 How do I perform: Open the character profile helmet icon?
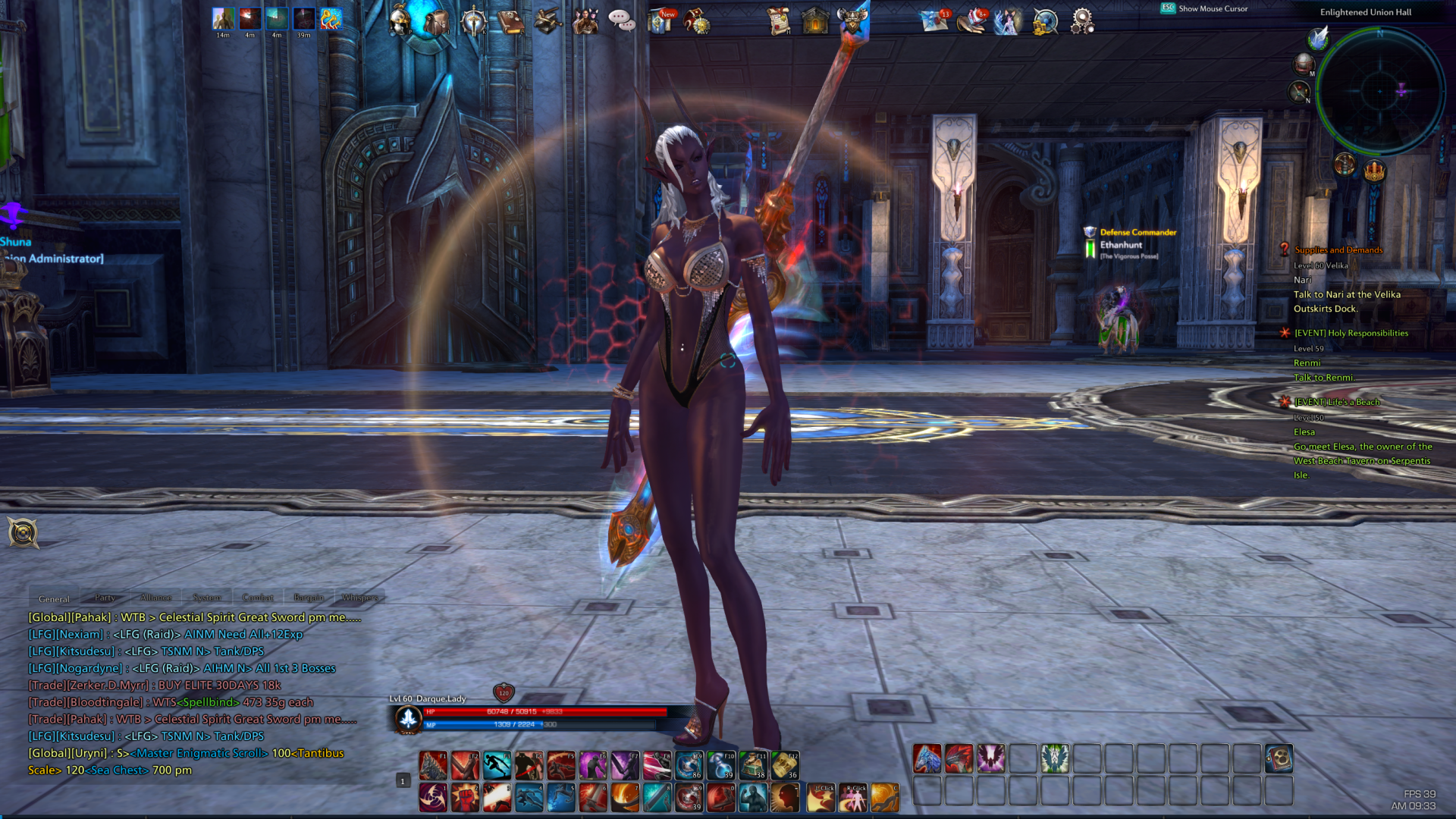(x=400, y=20)
